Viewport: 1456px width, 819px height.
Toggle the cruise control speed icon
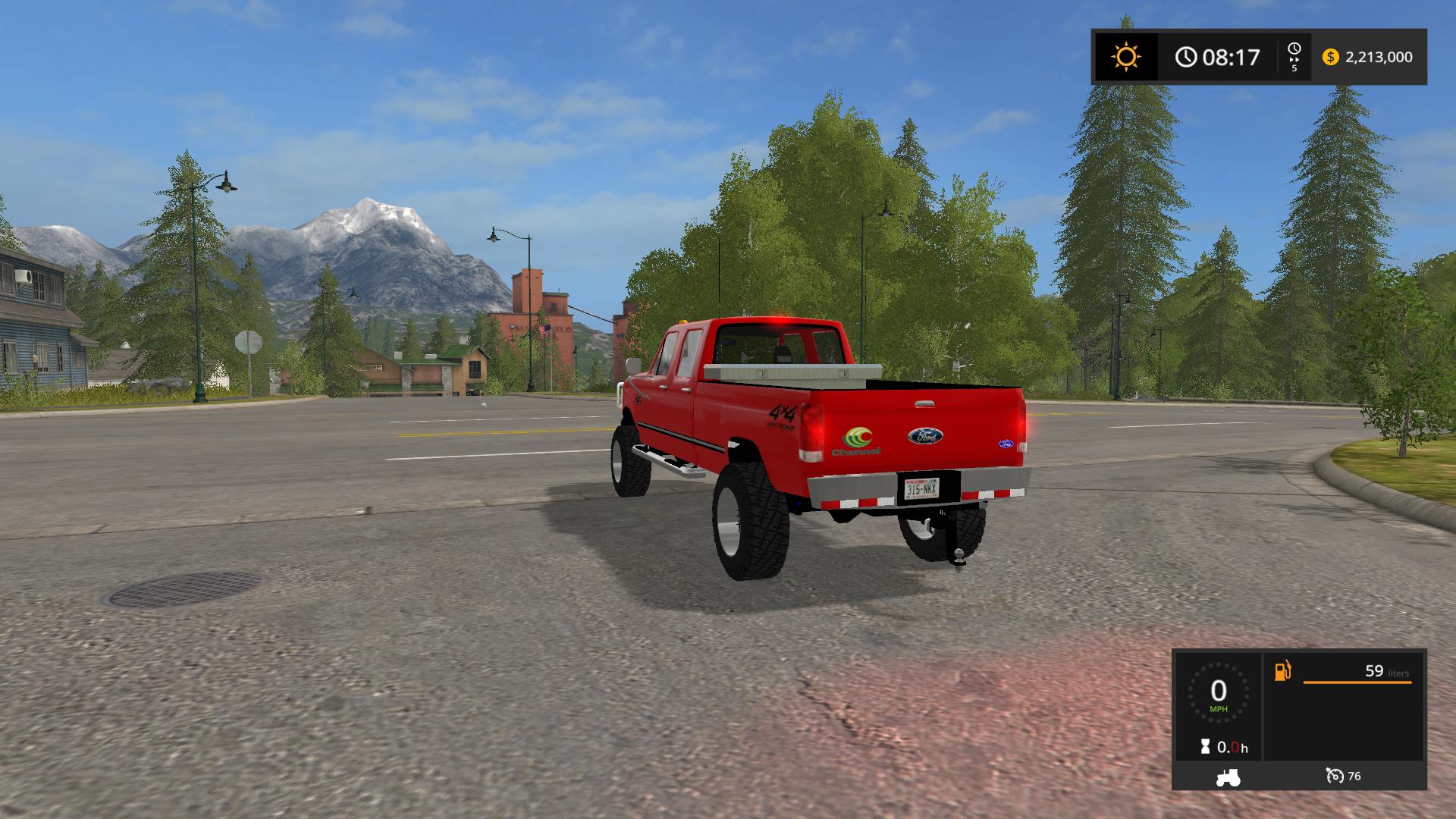pyautogui.click(x=1335, y=776)
